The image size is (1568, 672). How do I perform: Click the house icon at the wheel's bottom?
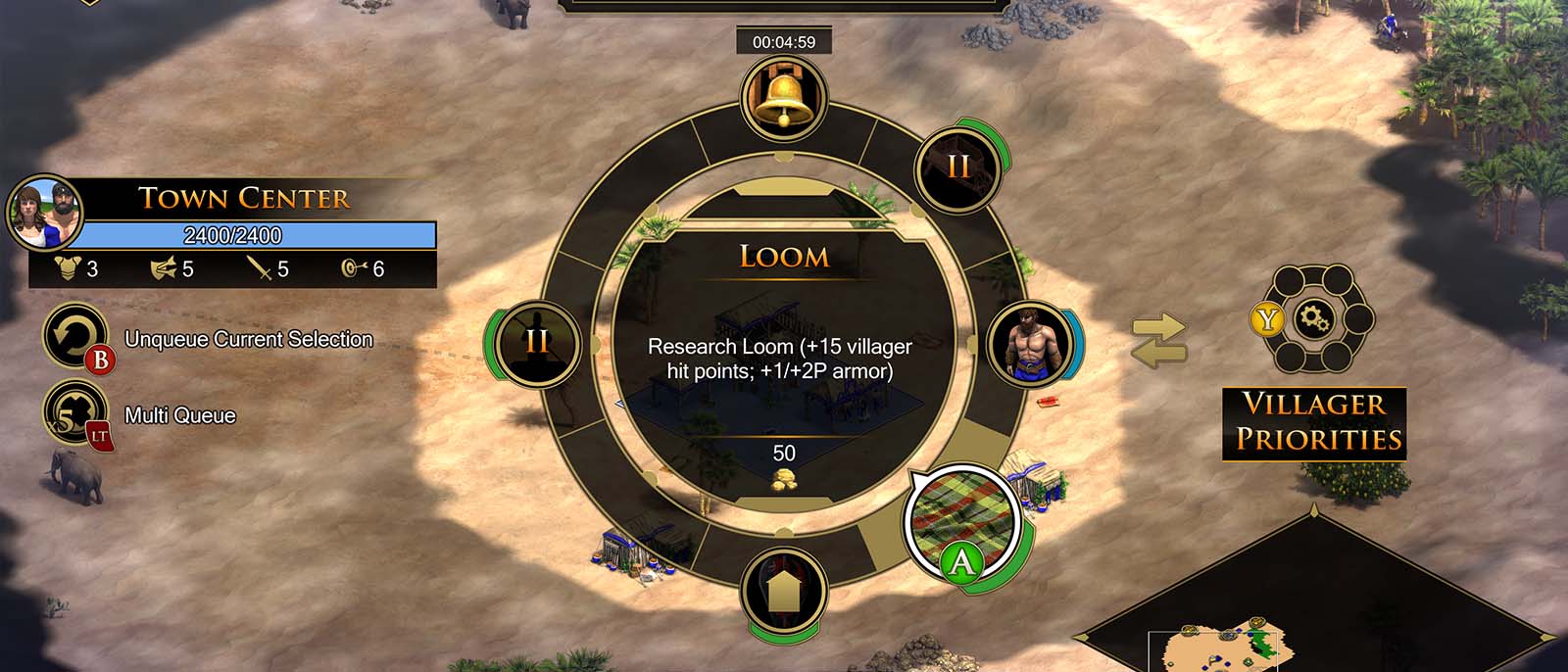tap(784, 591)
